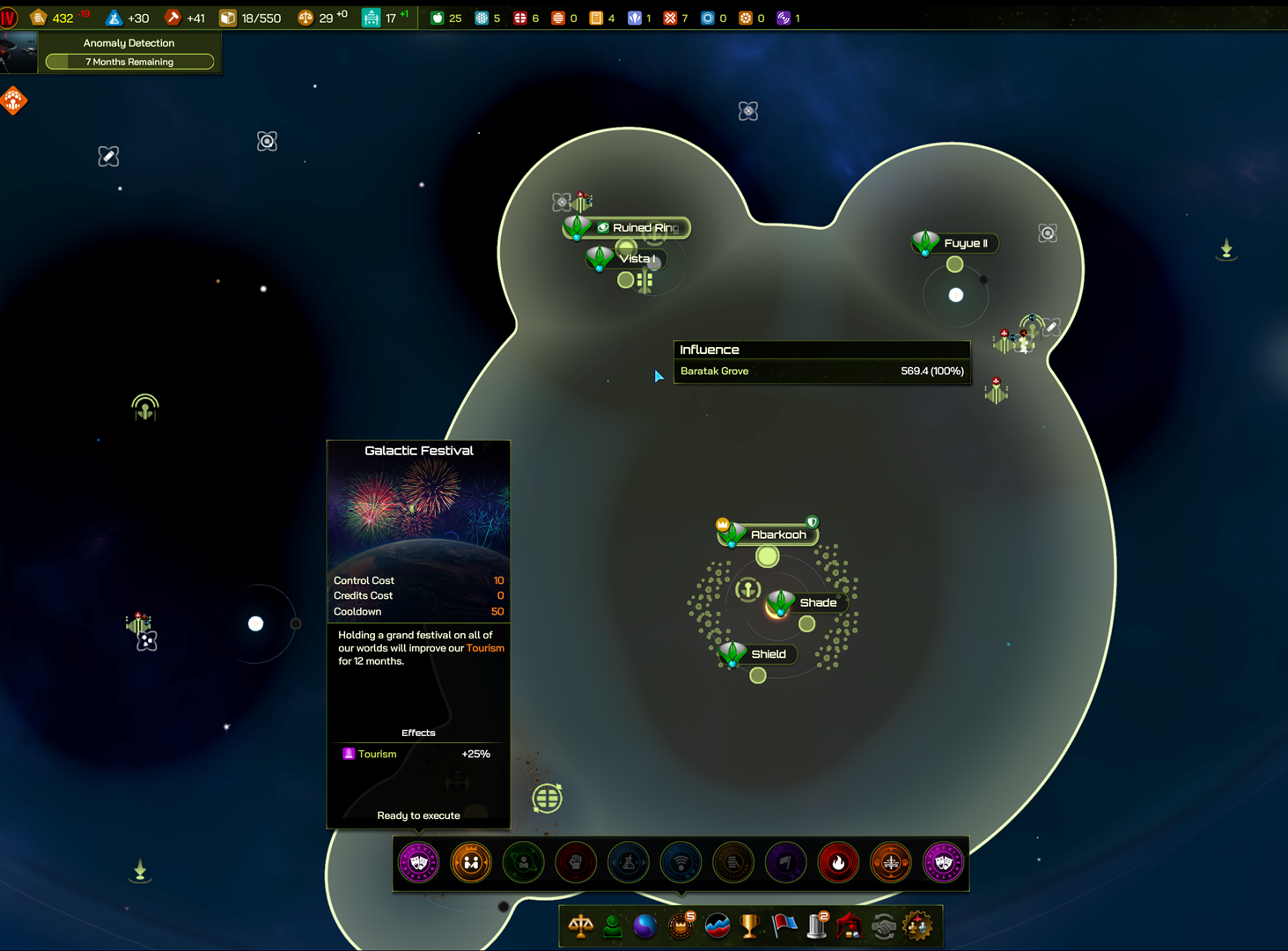Open the handshake diplomacy icon

pos(883,926)
